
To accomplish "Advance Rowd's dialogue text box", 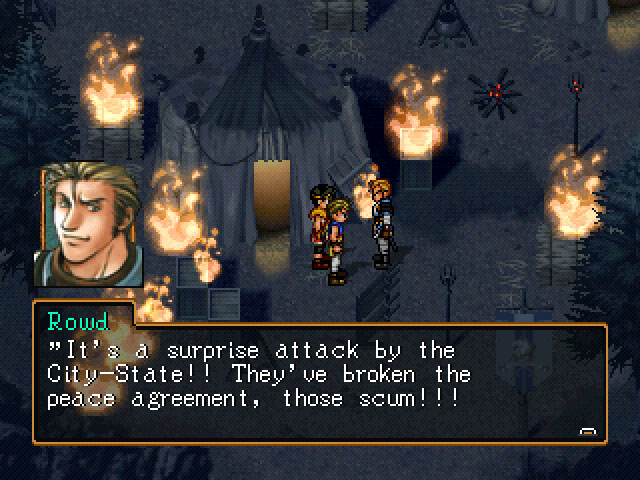I will click(318, 385).
